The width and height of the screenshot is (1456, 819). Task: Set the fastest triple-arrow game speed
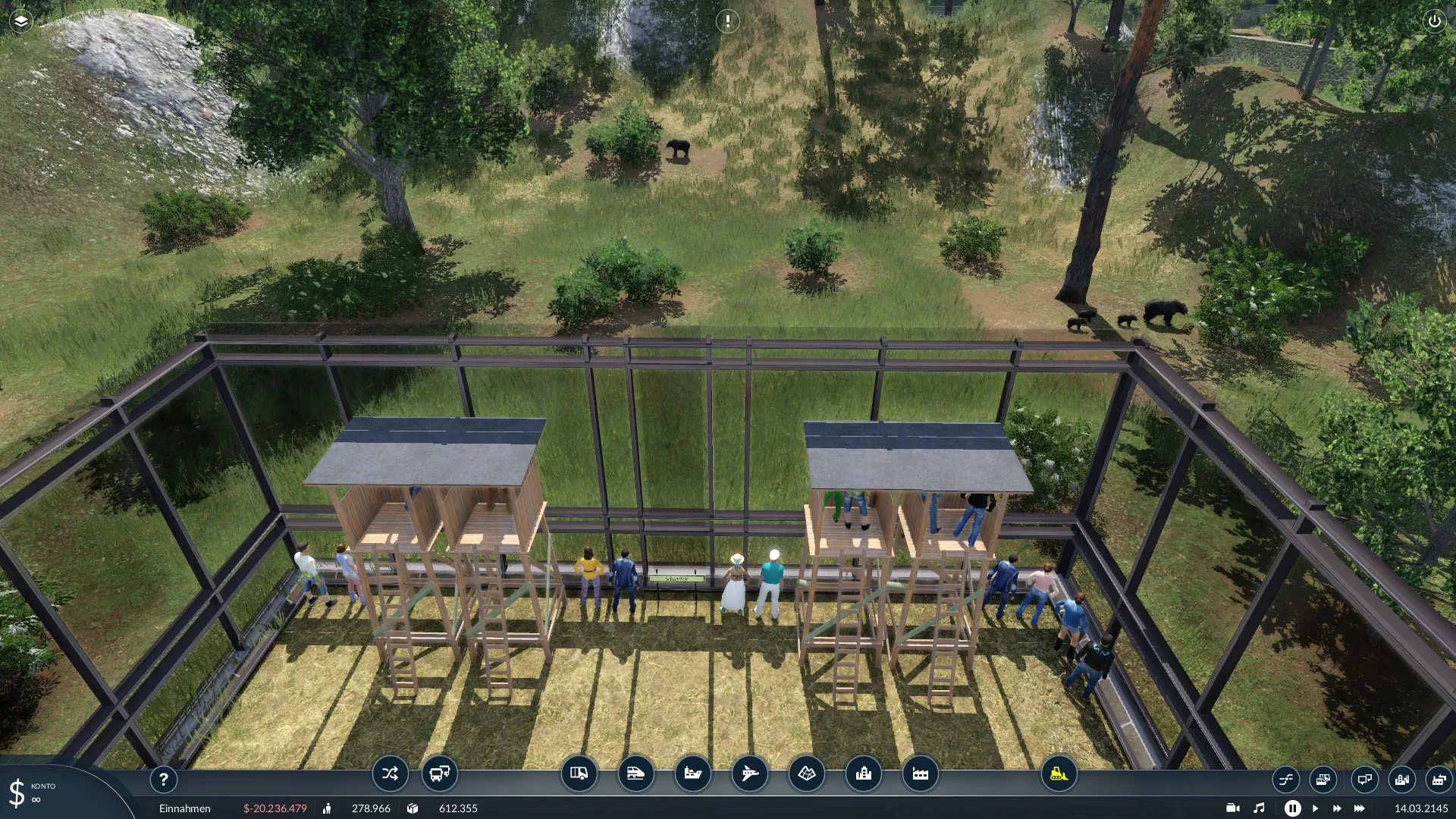pos(1360,808)
